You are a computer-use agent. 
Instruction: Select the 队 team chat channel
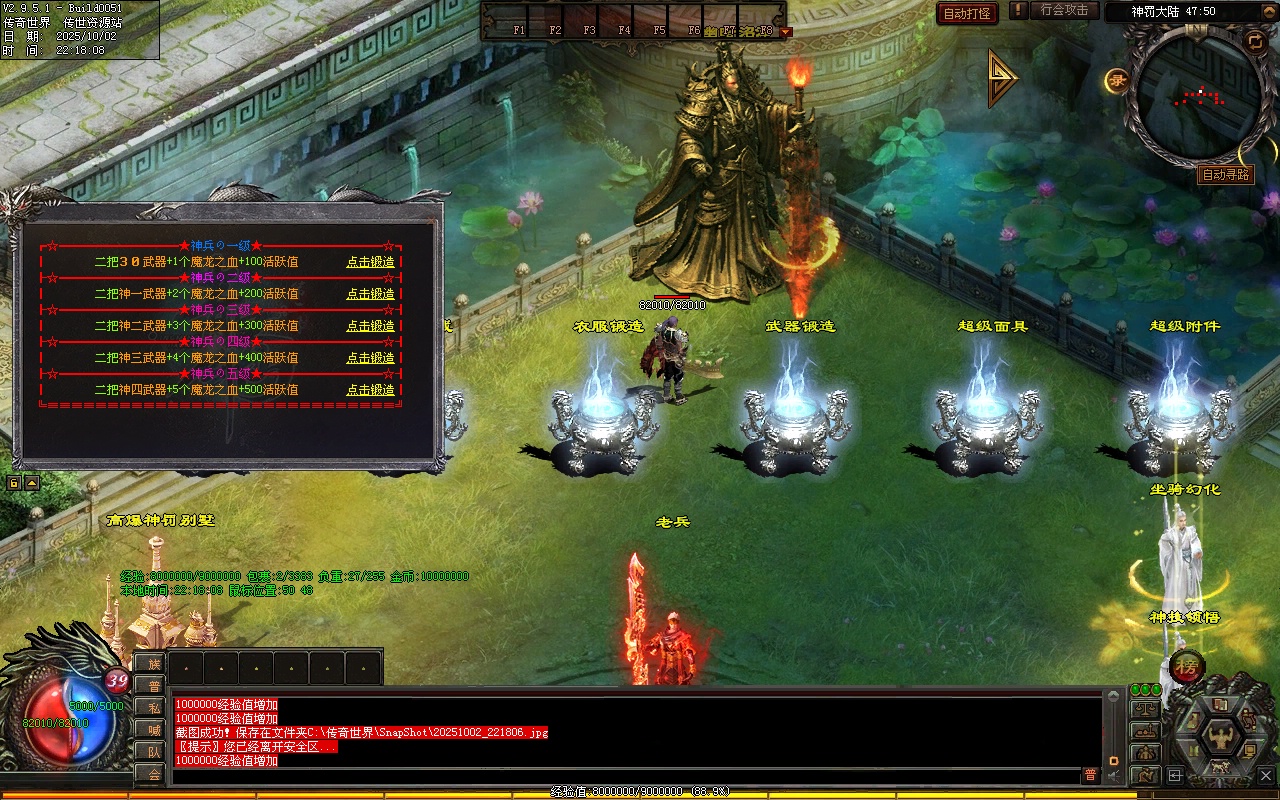coord(150,752)
